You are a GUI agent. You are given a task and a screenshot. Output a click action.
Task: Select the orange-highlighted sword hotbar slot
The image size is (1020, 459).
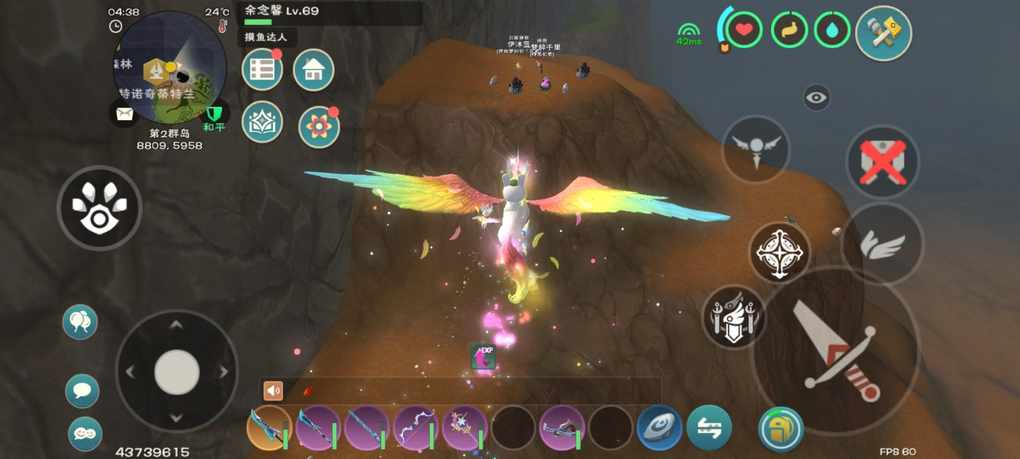tap(269, 428)
